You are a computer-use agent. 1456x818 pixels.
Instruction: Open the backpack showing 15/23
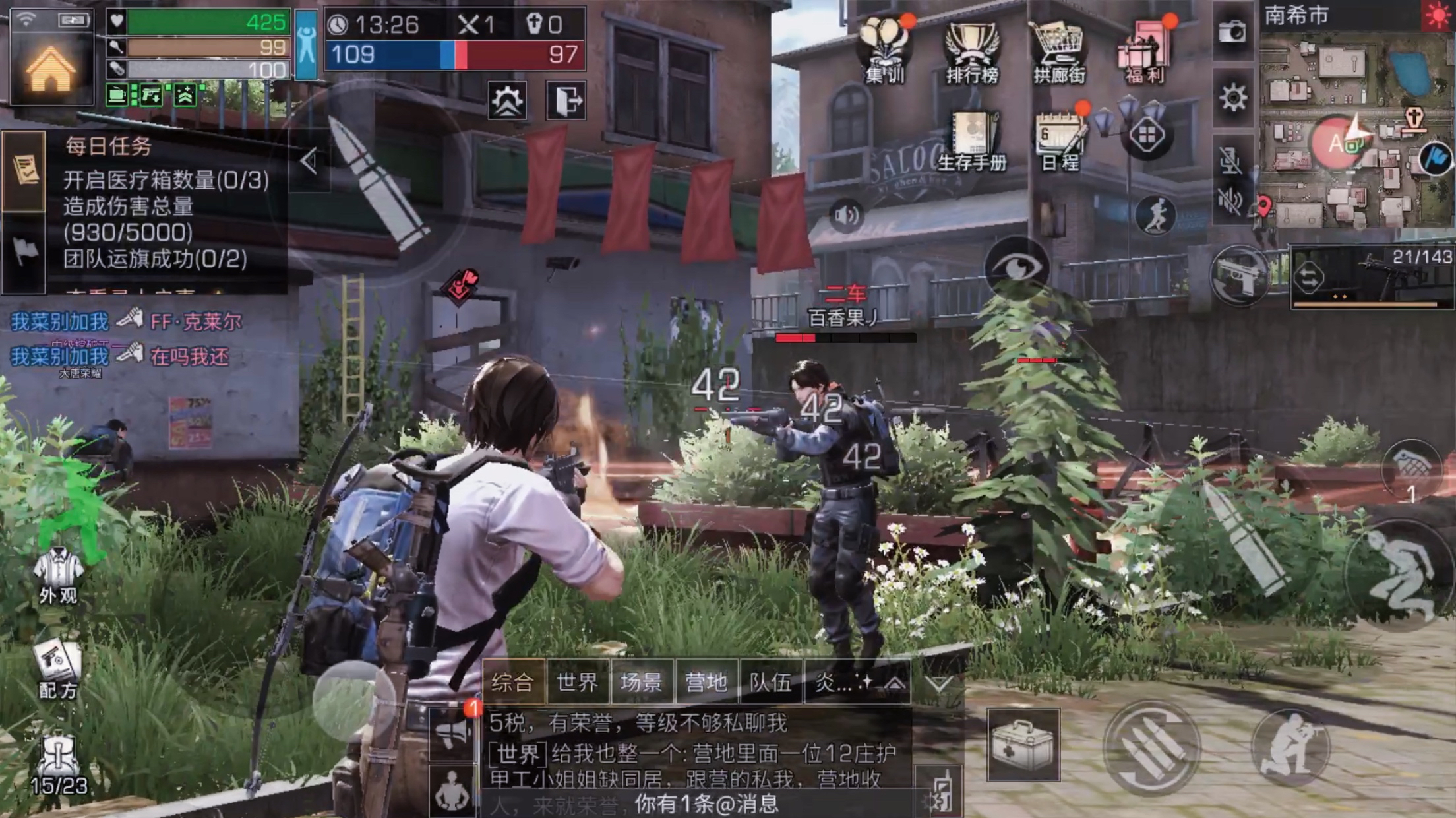coord(58,764)
